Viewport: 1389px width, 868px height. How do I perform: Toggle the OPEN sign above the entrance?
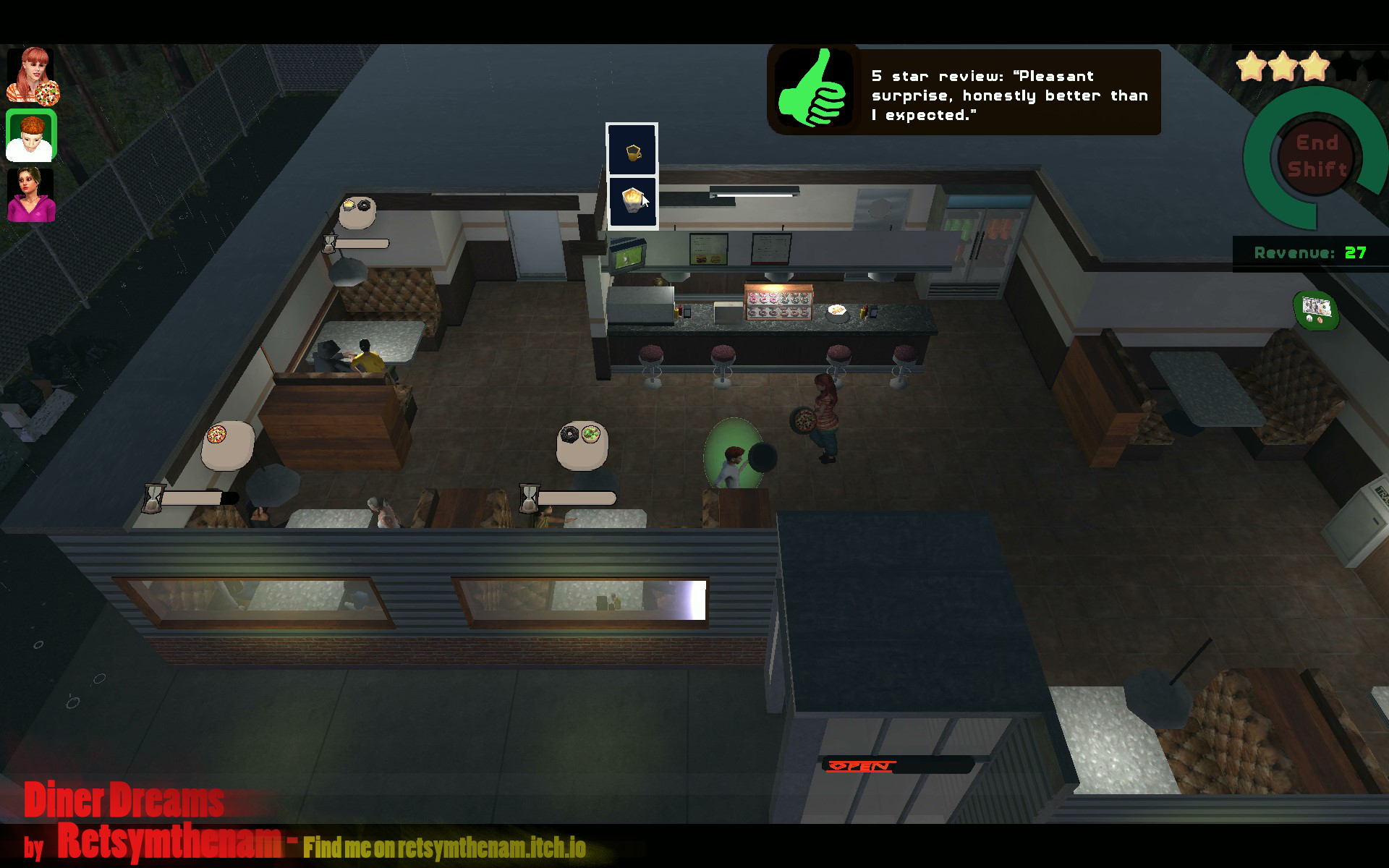[x=862, y=765]
